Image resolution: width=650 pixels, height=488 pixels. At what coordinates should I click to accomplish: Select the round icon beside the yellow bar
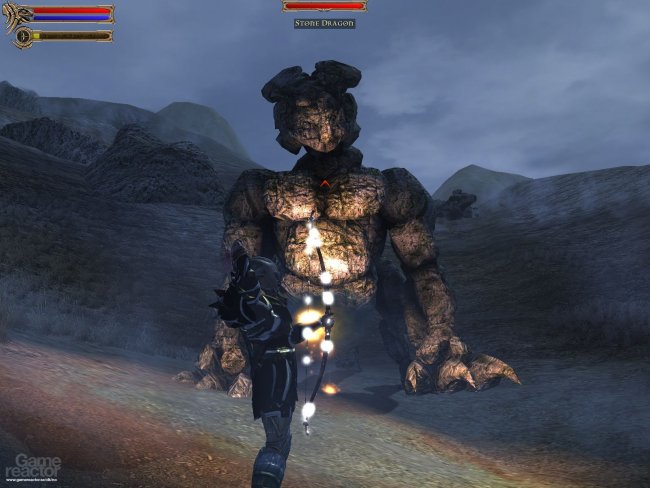point(20,36)
